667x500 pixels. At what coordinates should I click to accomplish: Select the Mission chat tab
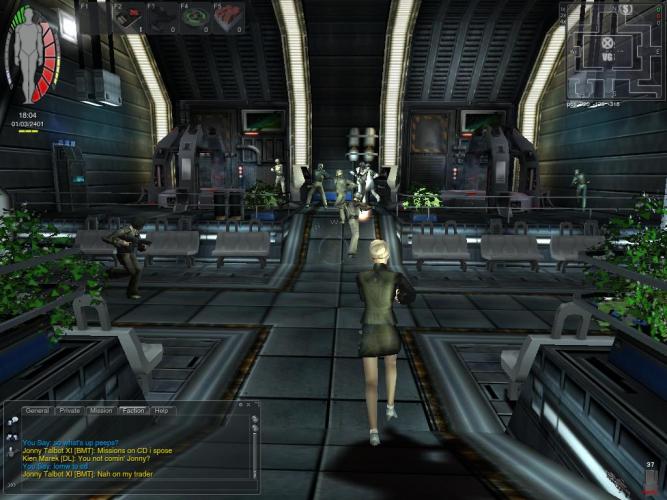click(x=100, y=411)
